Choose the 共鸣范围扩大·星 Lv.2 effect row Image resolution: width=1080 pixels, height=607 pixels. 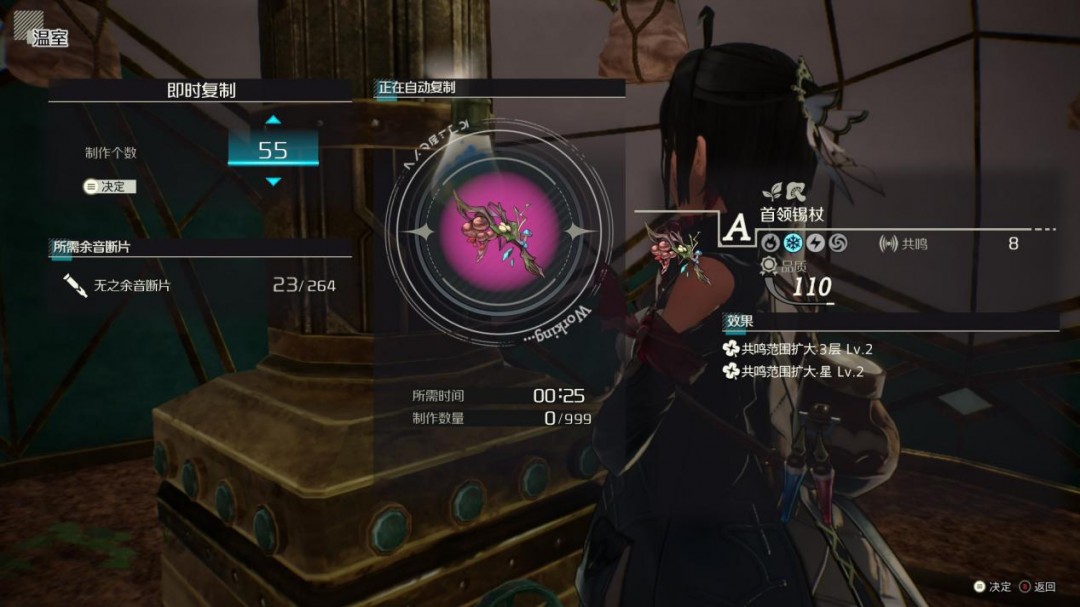tap(802, 371)
